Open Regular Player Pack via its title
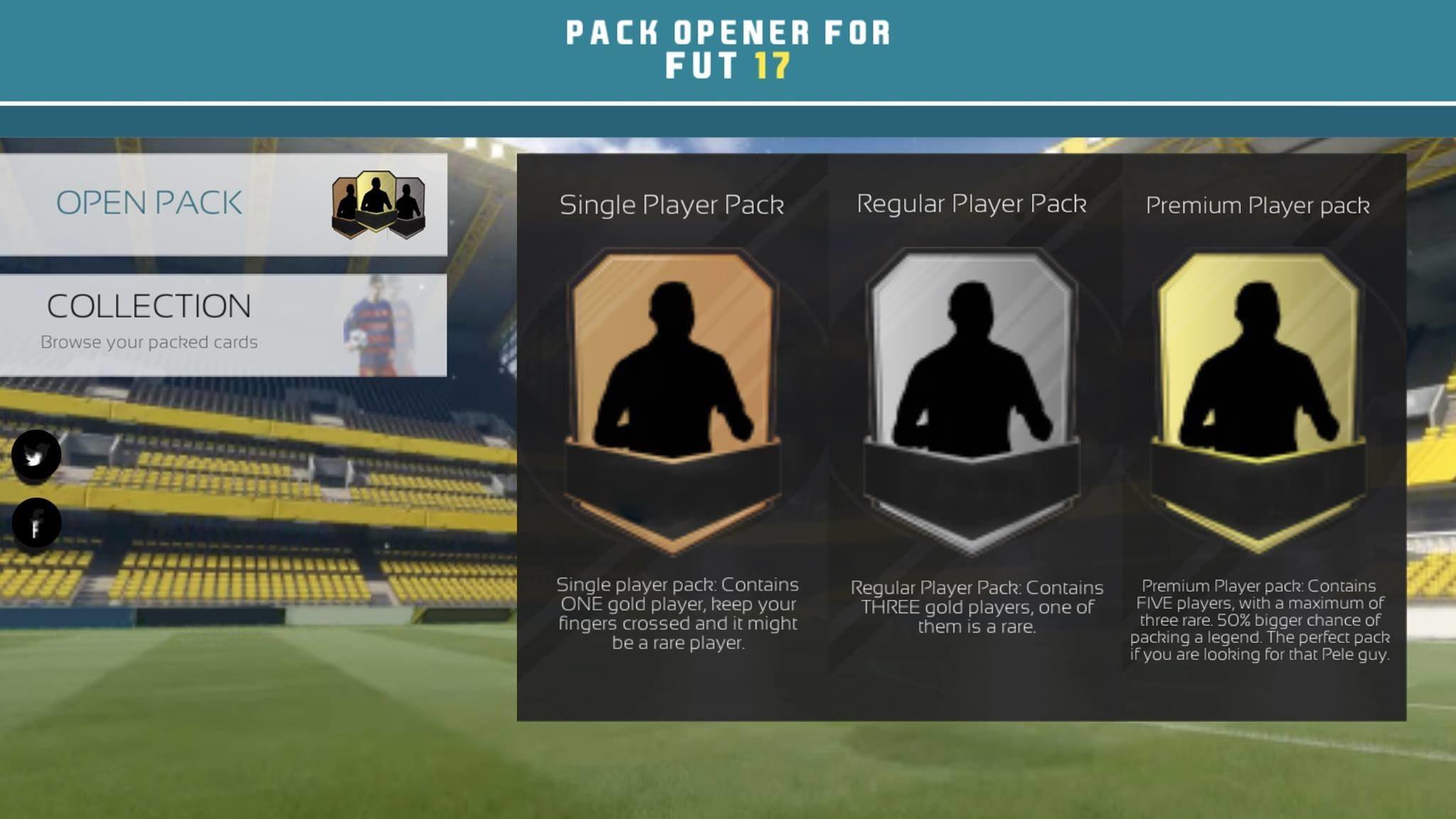1456x819 pixels. pyautogui.click(x=971, y=203)
